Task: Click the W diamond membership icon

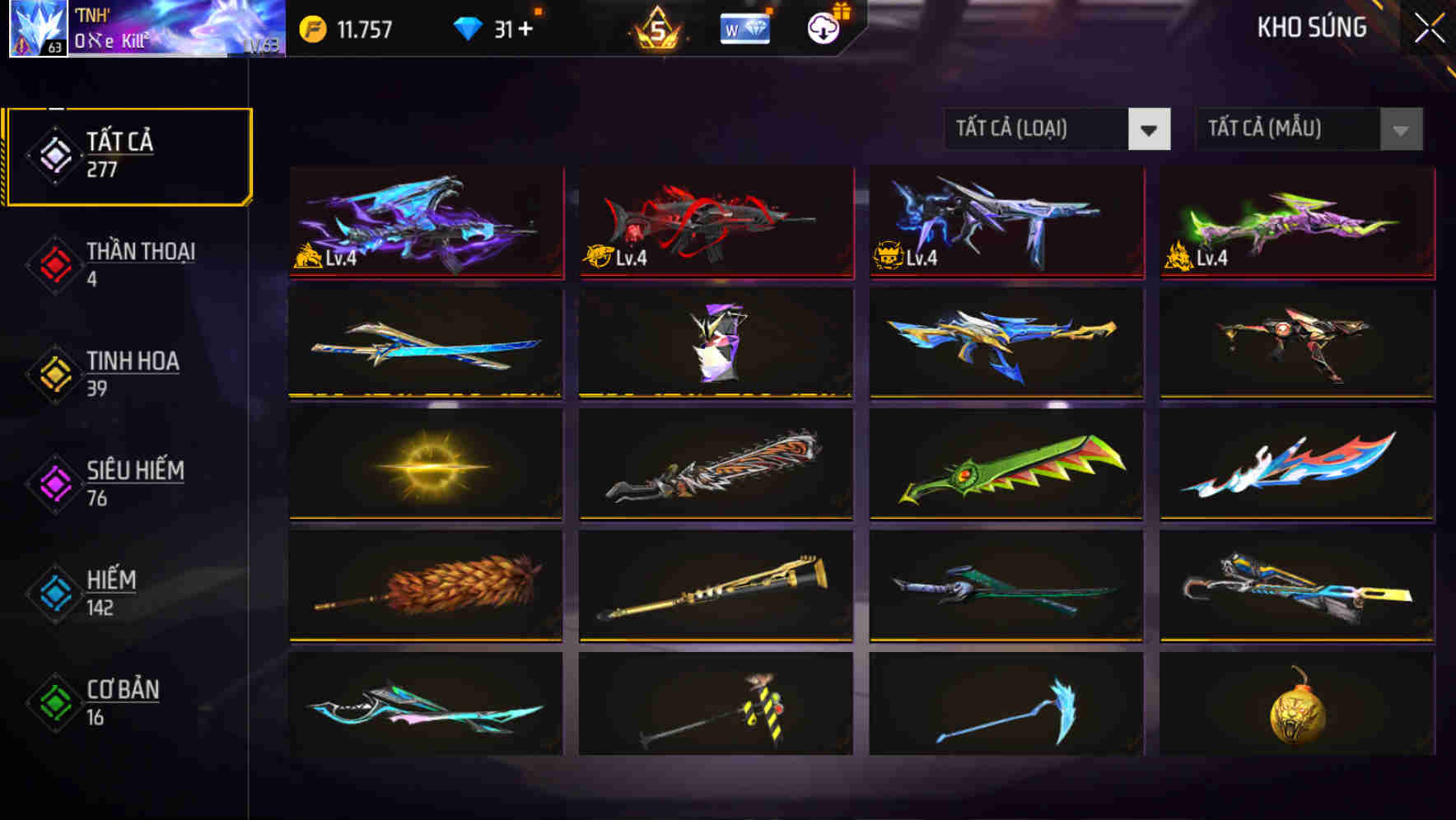Action: click(744, 29)
